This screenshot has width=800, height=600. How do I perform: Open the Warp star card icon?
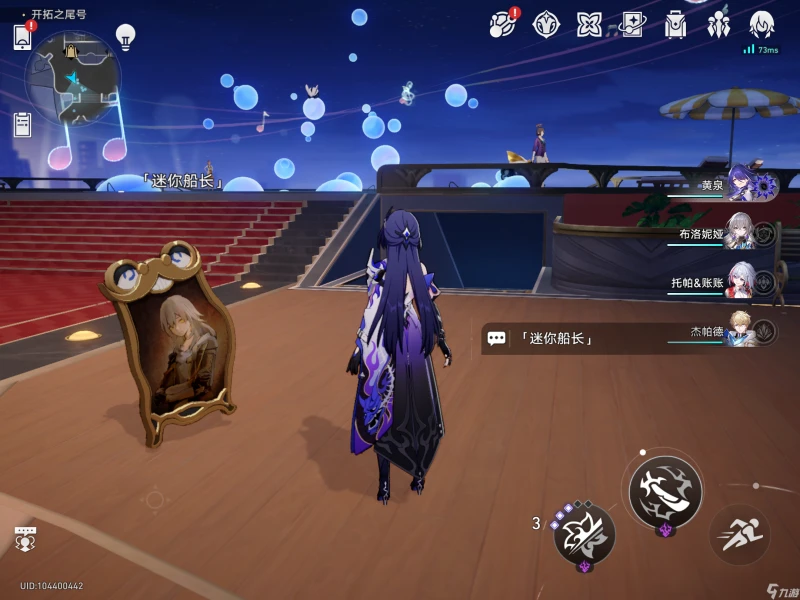pos(633,24)
